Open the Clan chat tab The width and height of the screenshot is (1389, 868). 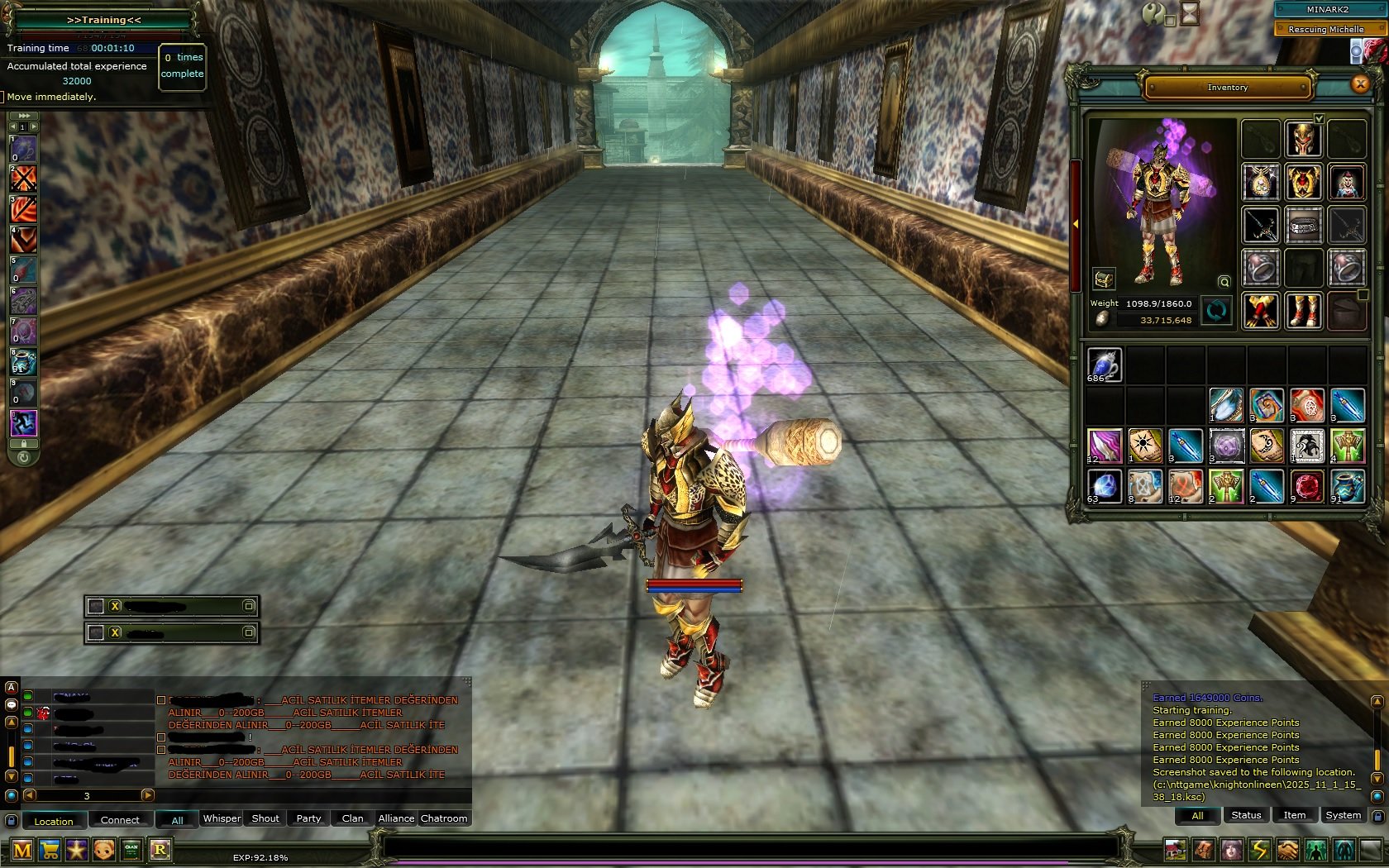[x=352, y=818]
